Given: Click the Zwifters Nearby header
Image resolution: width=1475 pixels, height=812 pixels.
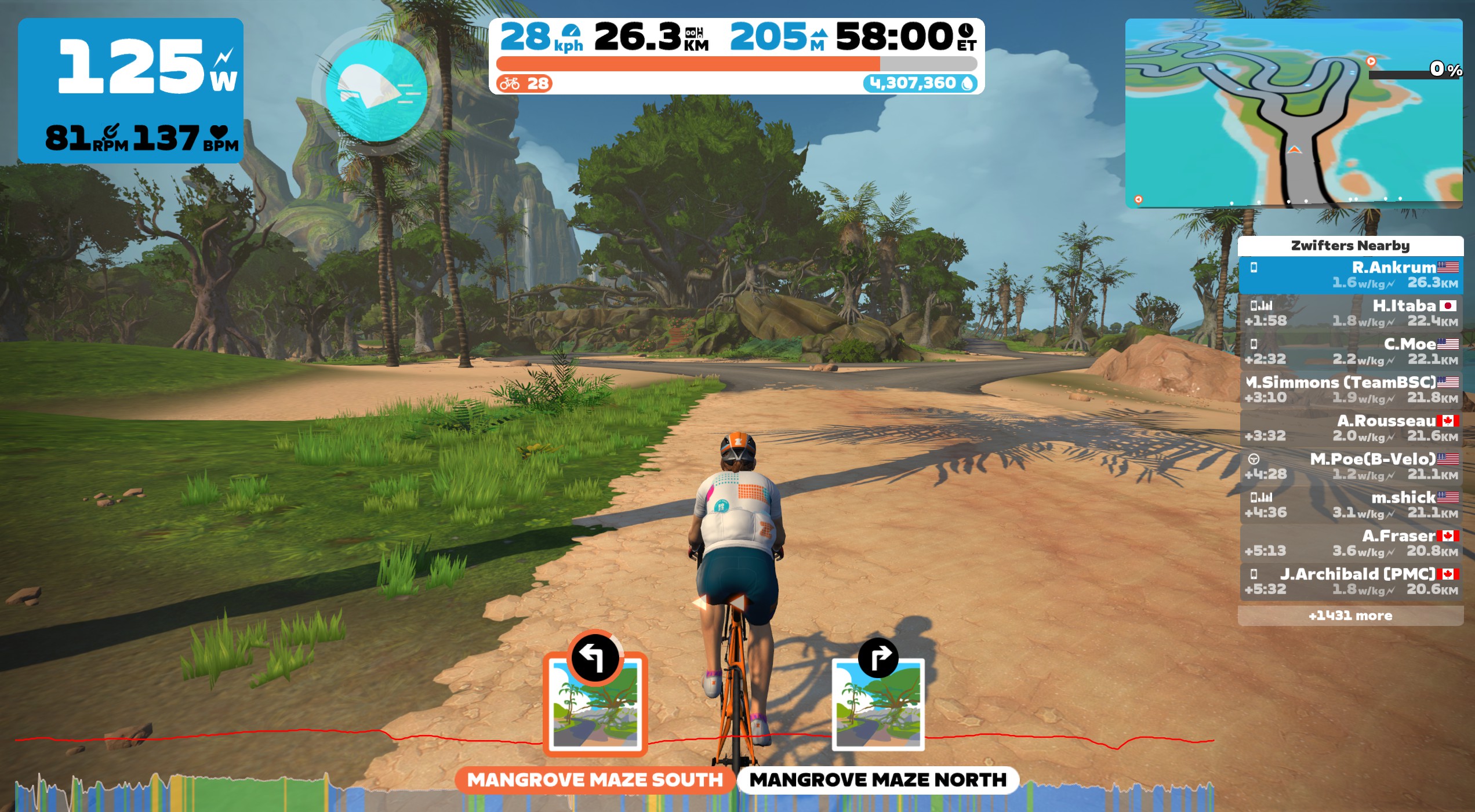Looking at the screenshot, I should (1350, 246).
